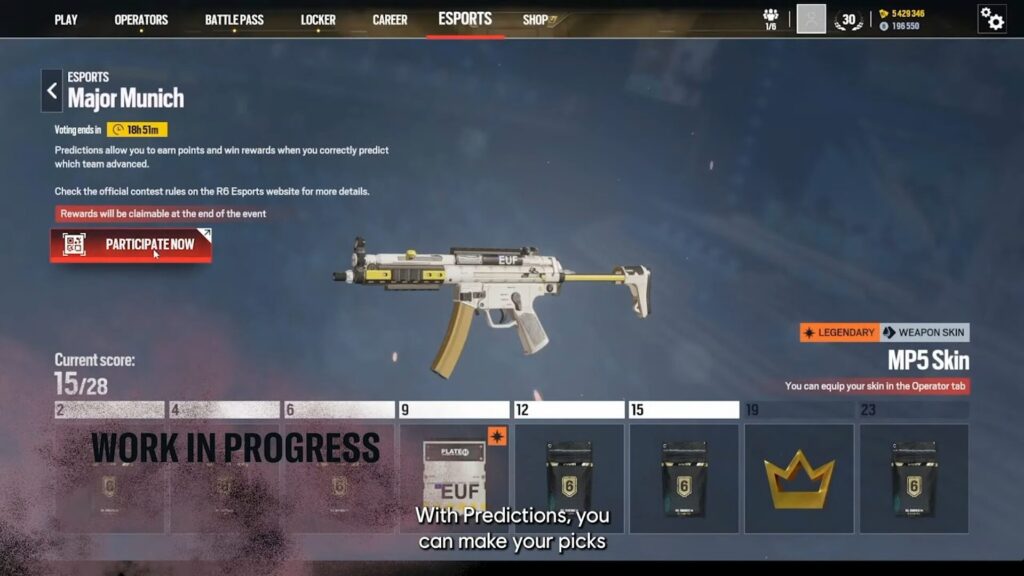Open the settings gear menu

[992, 19]
